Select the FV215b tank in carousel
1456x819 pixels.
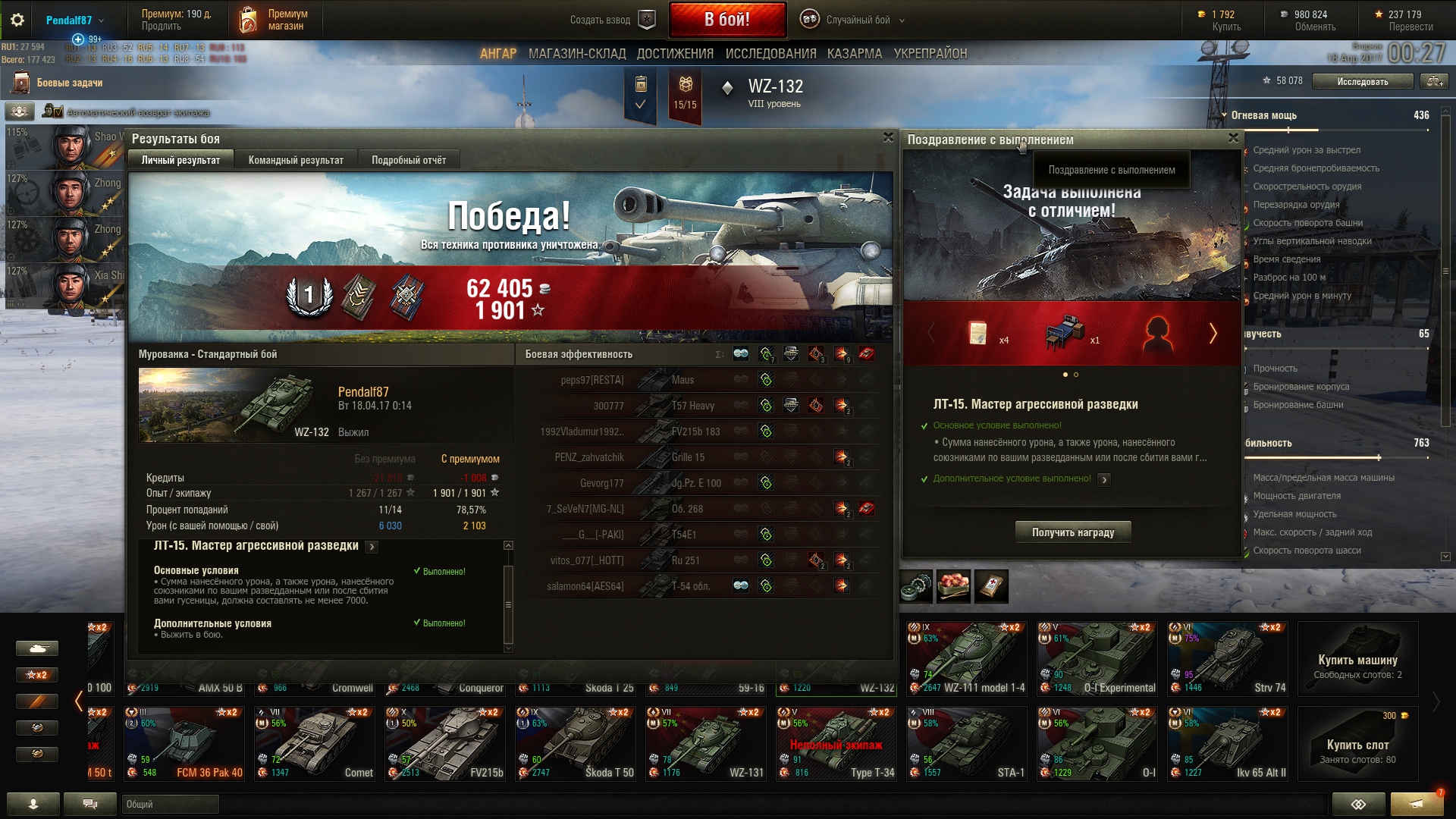[x=444, y=743]
